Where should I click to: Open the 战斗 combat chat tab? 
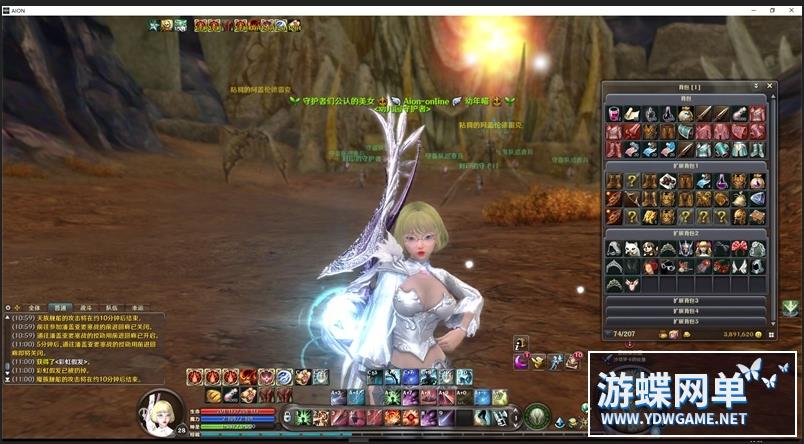point(85,309)
